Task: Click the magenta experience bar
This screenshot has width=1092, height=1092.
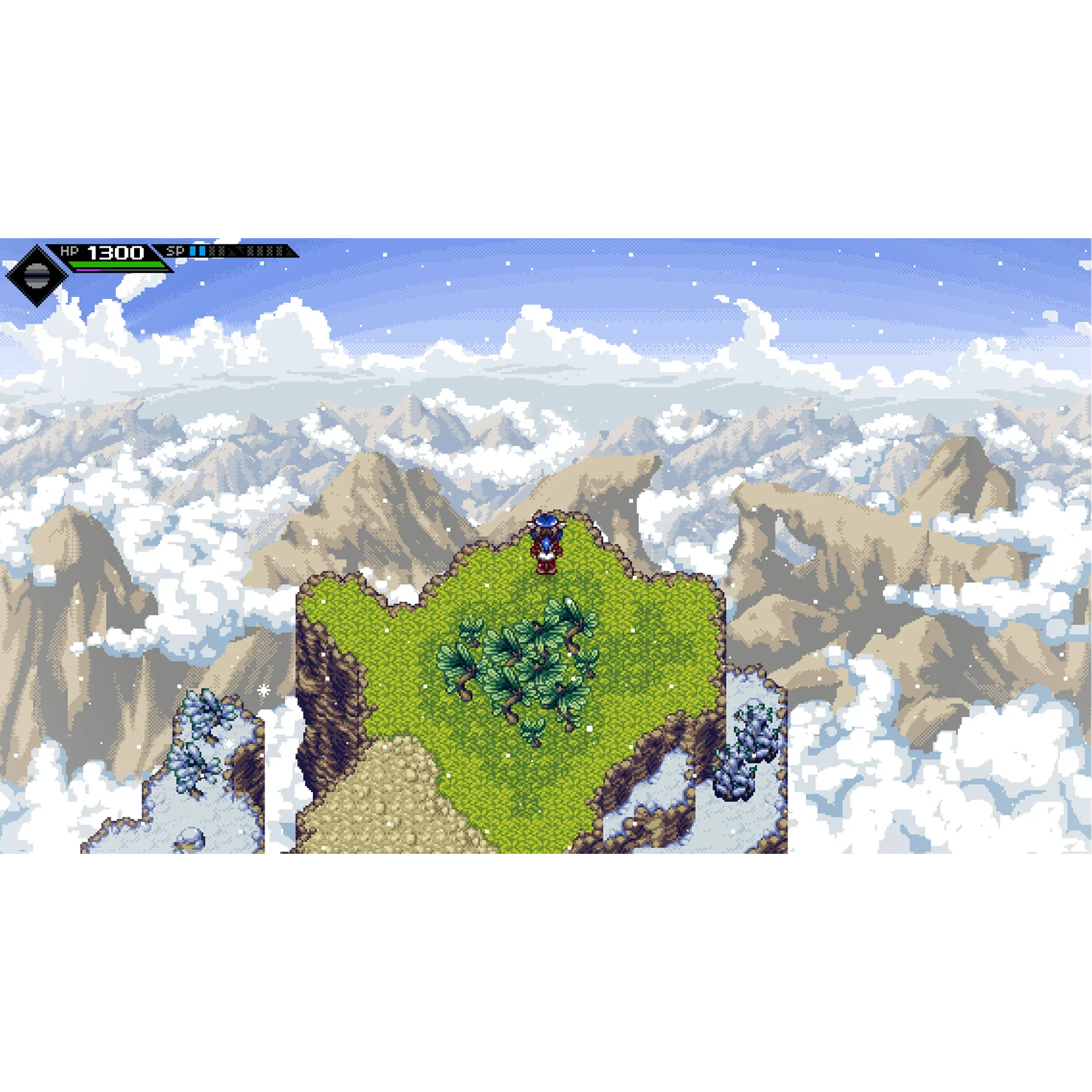Action: (x=87, y=270)
